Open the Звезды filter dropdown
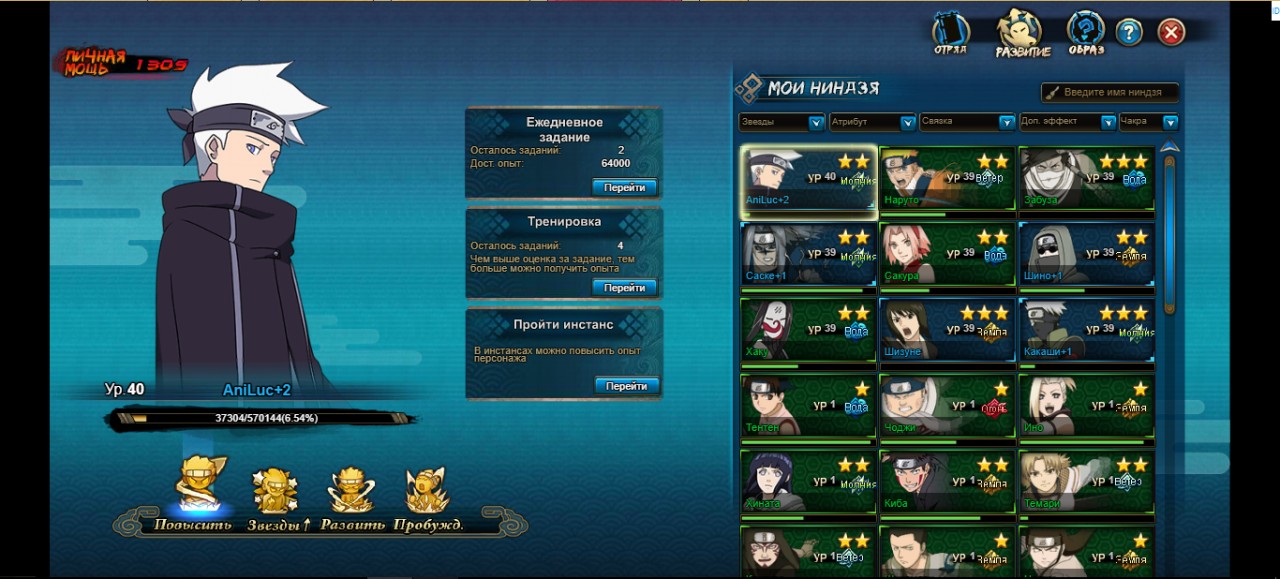1280x579 pixels. pyautogui.click(x=781, y=122)
